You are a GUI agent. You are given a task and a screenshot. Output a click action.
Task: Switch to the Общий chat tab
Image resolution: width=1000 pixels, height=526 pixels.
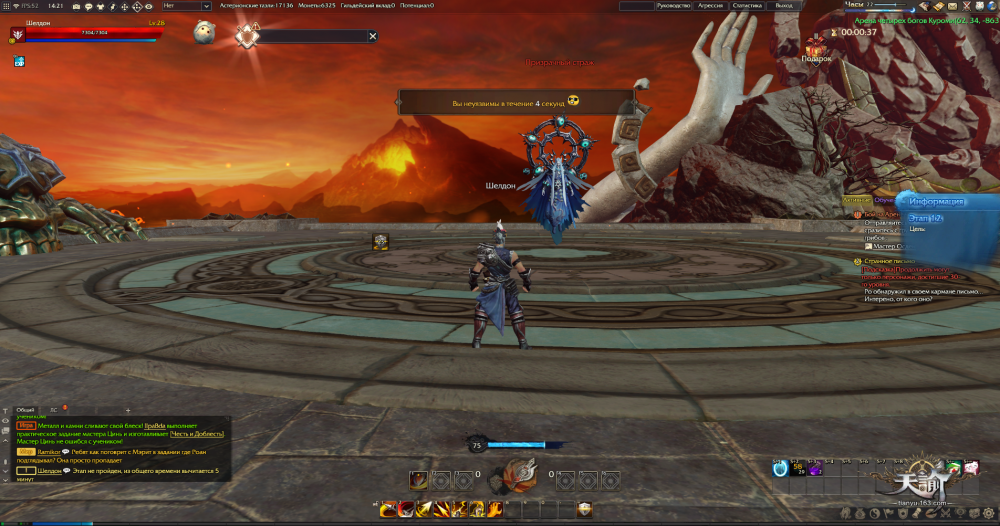pos(25,410)
